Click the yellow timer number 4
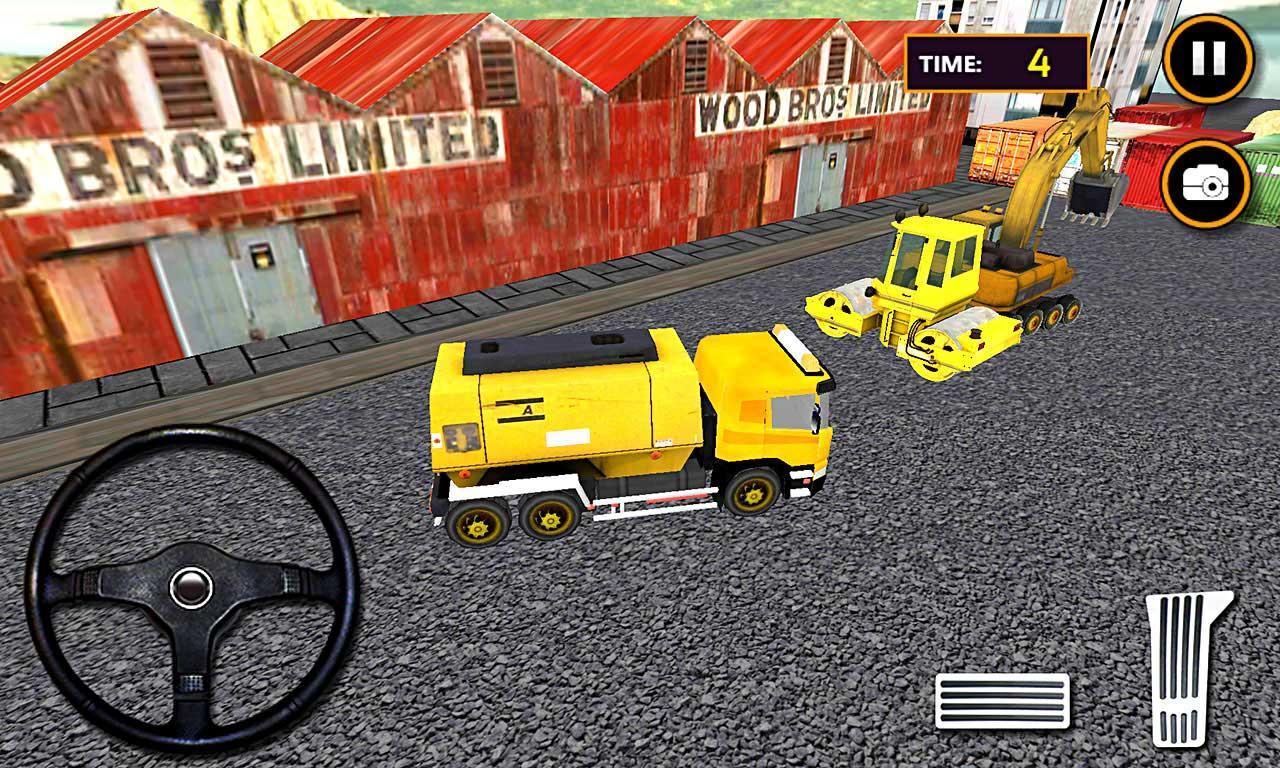Image resolution: width=1280 pixels, height=768 pixels. tap(1040, 63)
